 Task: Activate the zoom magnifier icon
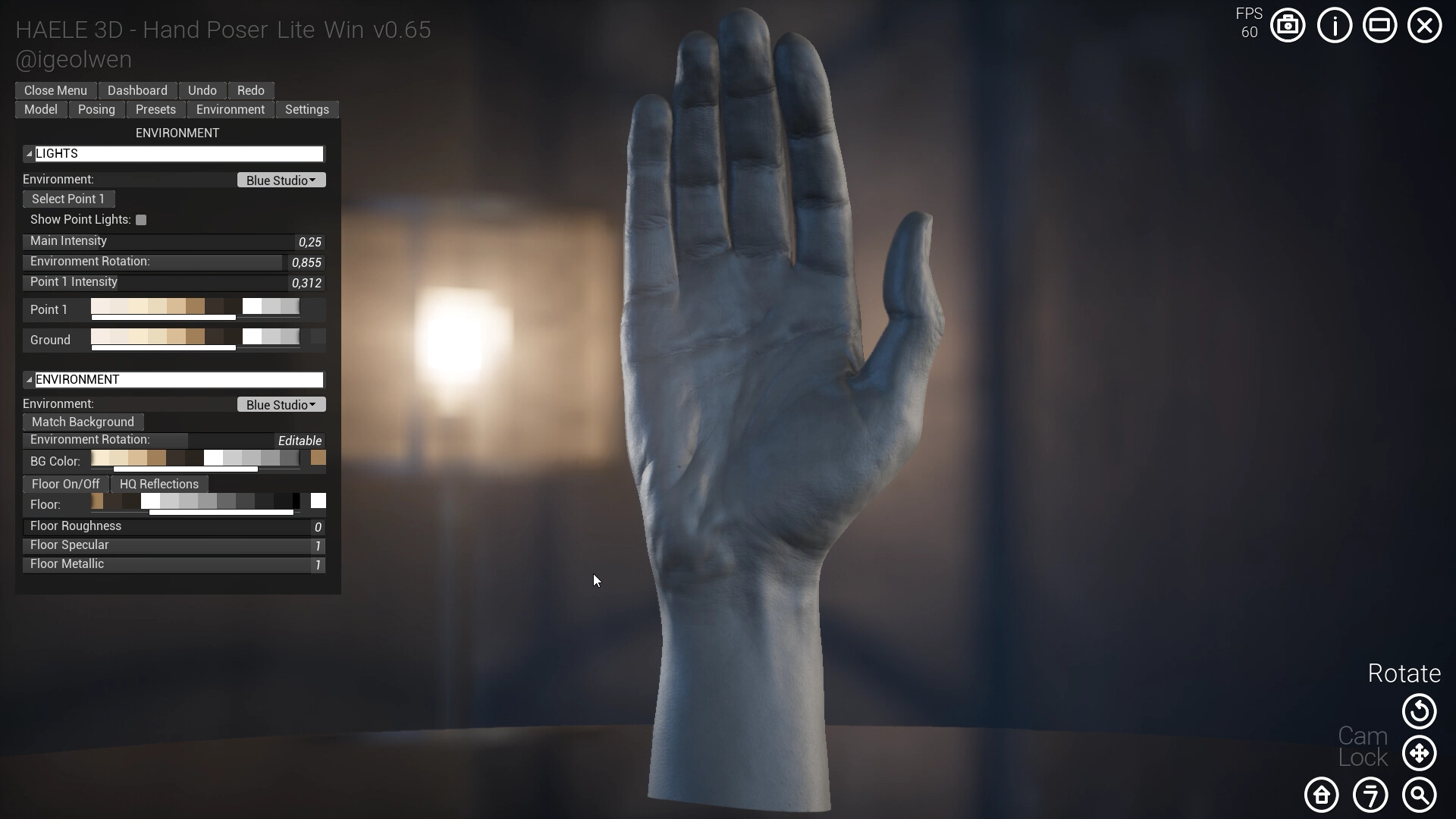click(x=1419, y=795)
